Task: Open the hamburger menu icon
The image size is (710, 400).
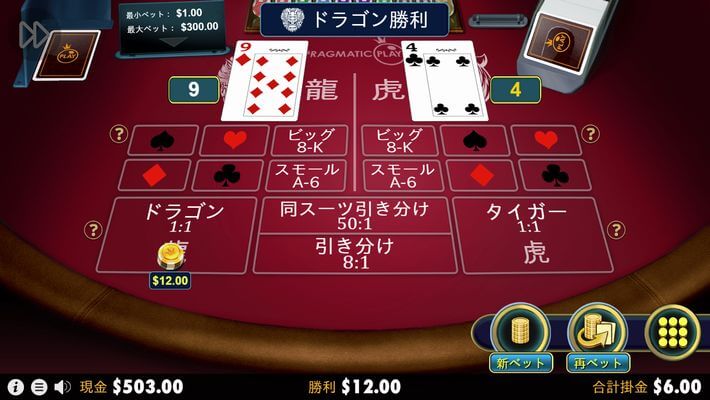Action: pos(38,386)
